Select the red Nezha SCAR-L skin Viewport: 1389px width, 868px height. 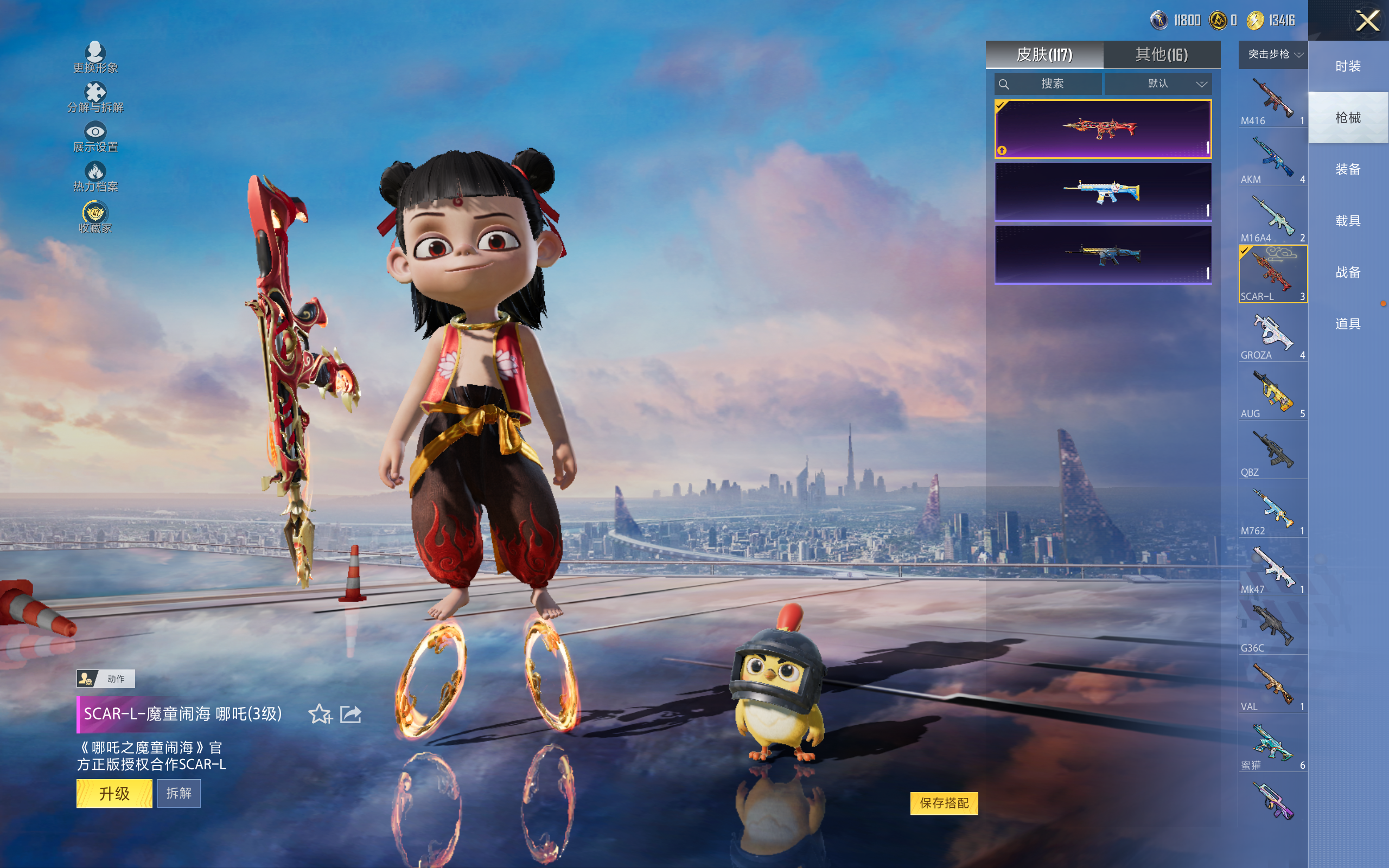(1103, 129)
